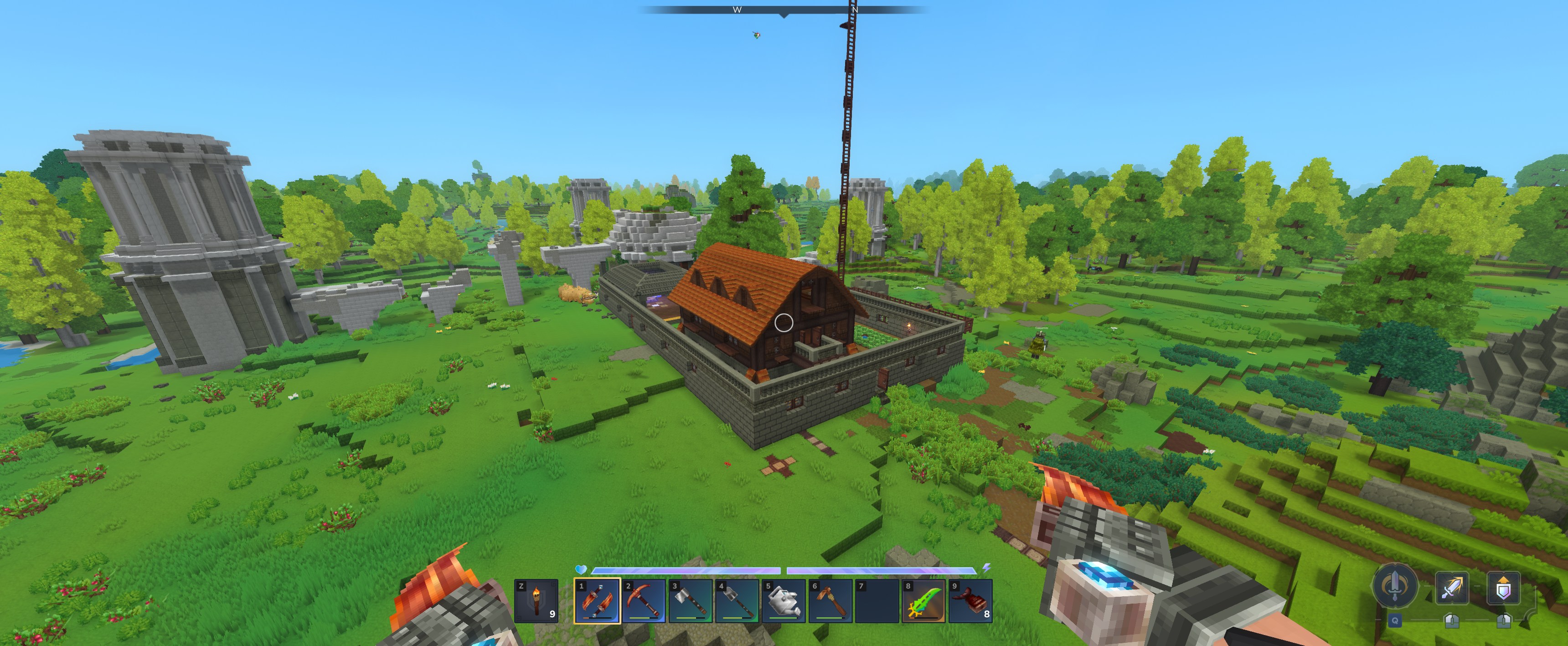Click the shield guard ability icon

1503,588
